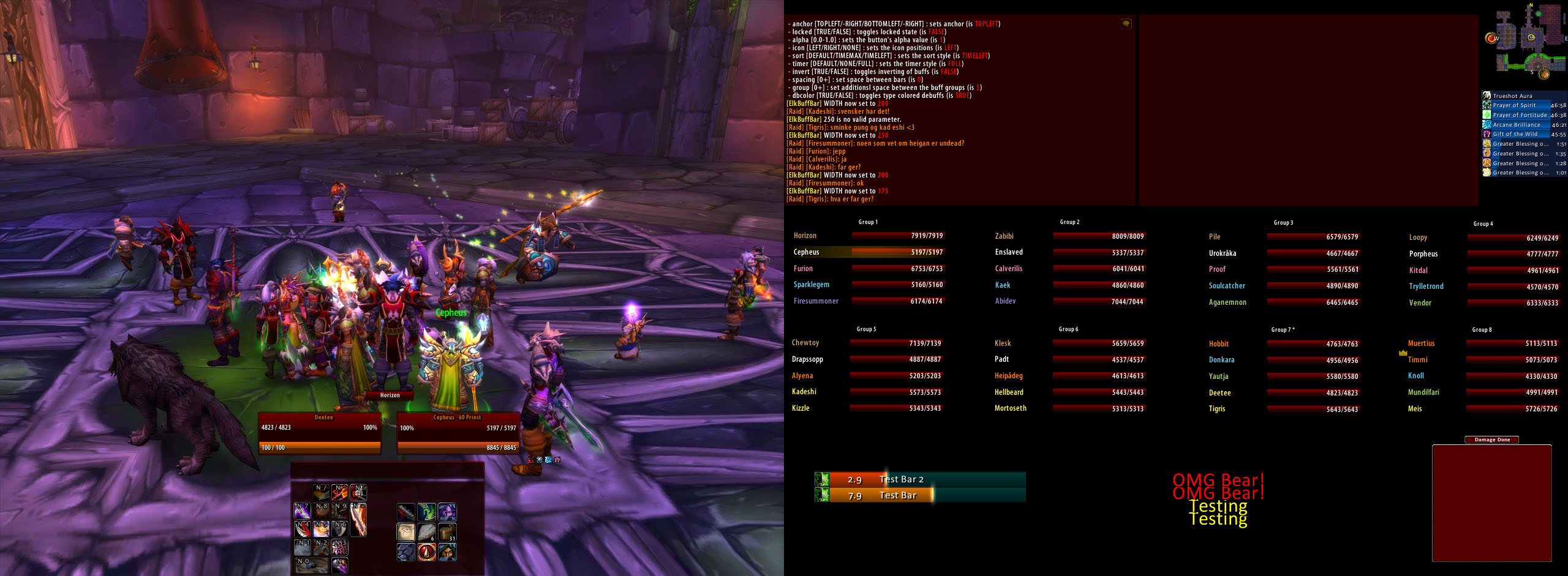Image resolution: width=1568 pixels, height=576 pixels.
Task: Click the Arcane Brilliance buff bar
Action: [x=1517, y=125]
